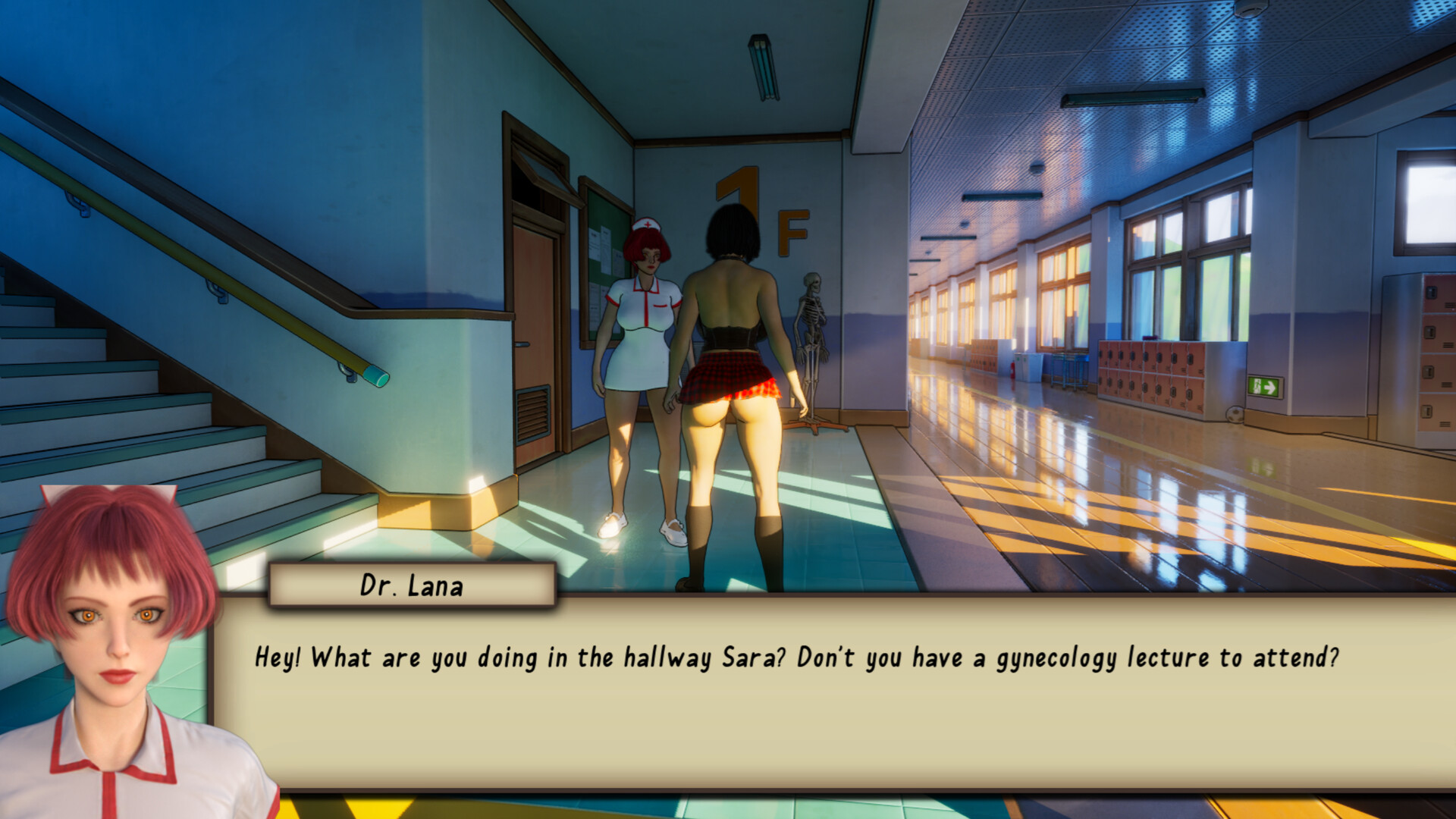
Task: Click the nurse character facing Sara
Action: pyautogui.click(x=641, y=326)
